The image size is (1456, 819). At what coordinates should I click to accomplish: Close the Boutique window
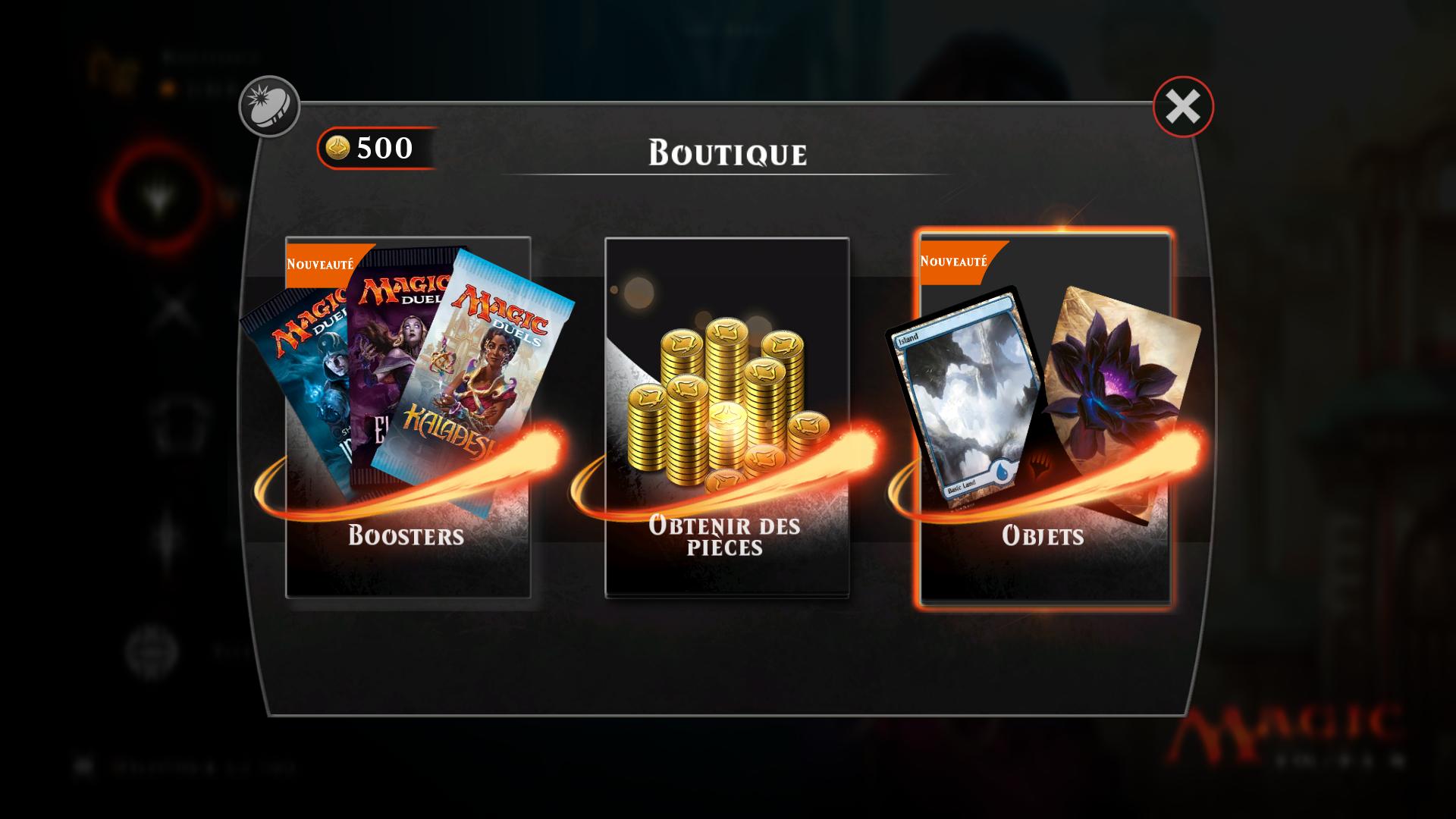(1183, 107)
